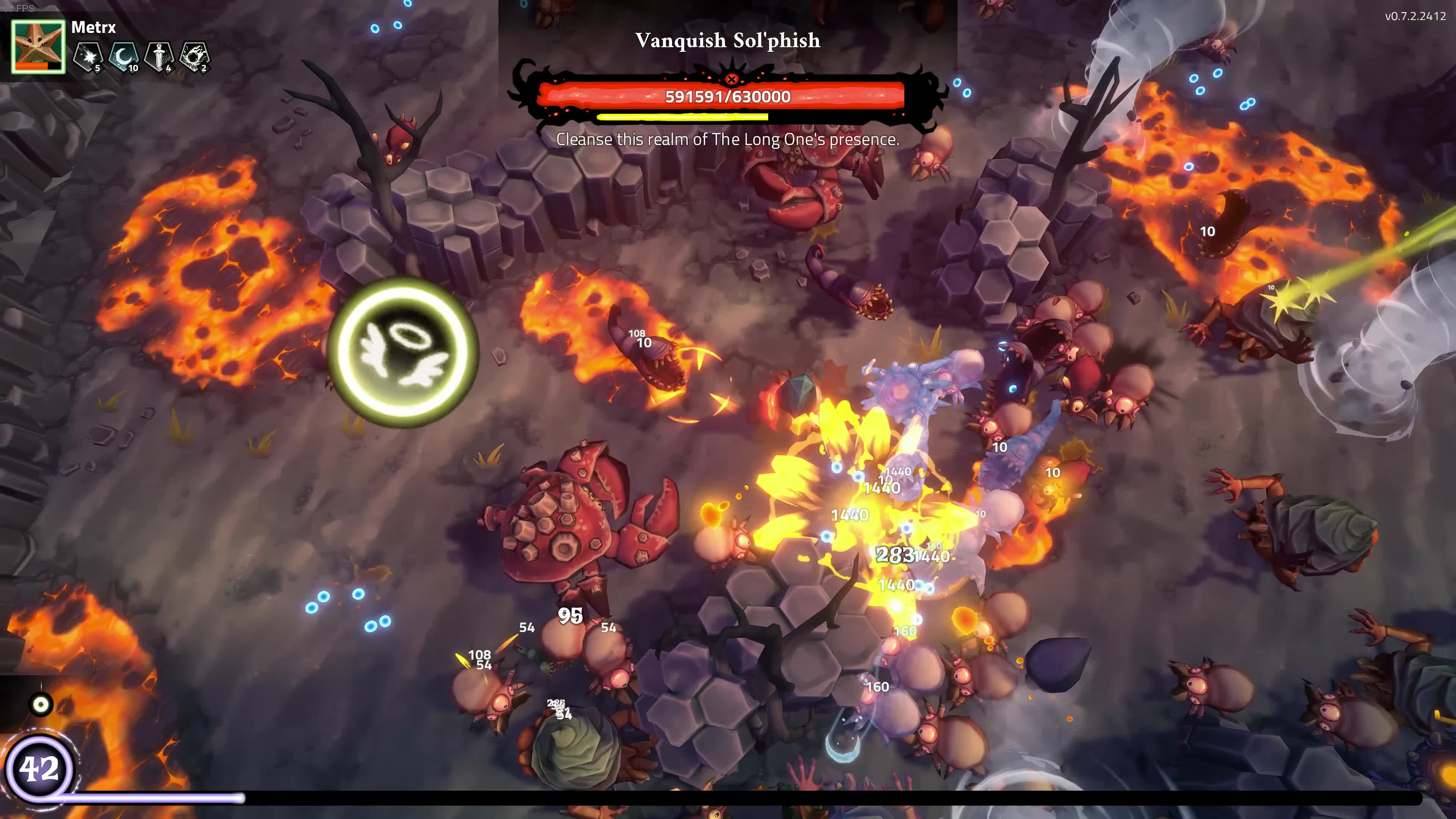1456x819 pixels.
Task: Select the meteor impact ability icon
Action: click(x=195, y=56)
